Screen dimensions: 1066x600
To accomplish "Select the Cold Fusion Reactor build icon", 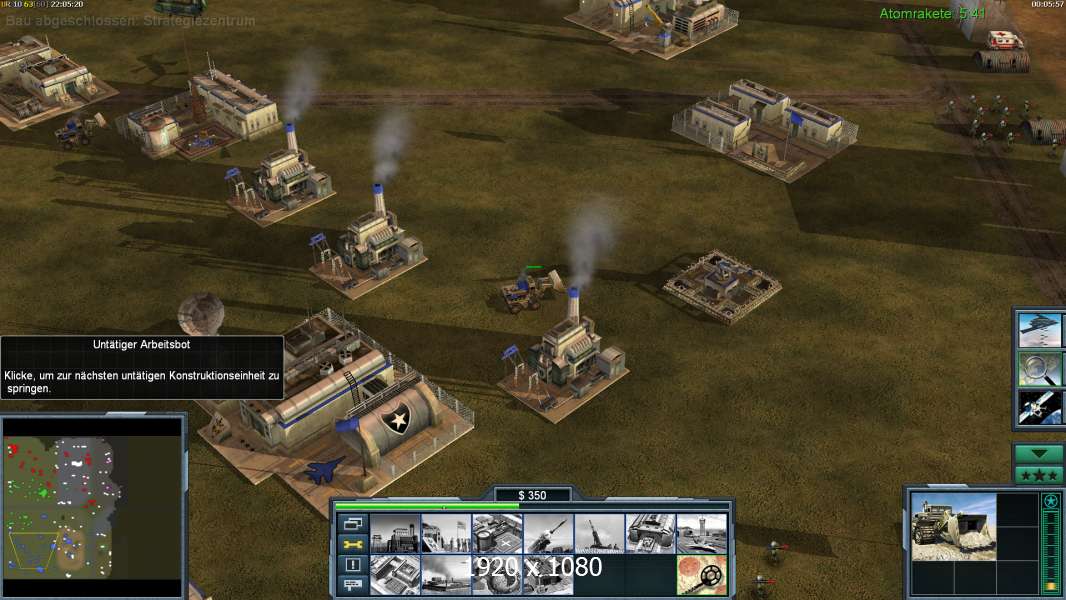I will 394,533.
